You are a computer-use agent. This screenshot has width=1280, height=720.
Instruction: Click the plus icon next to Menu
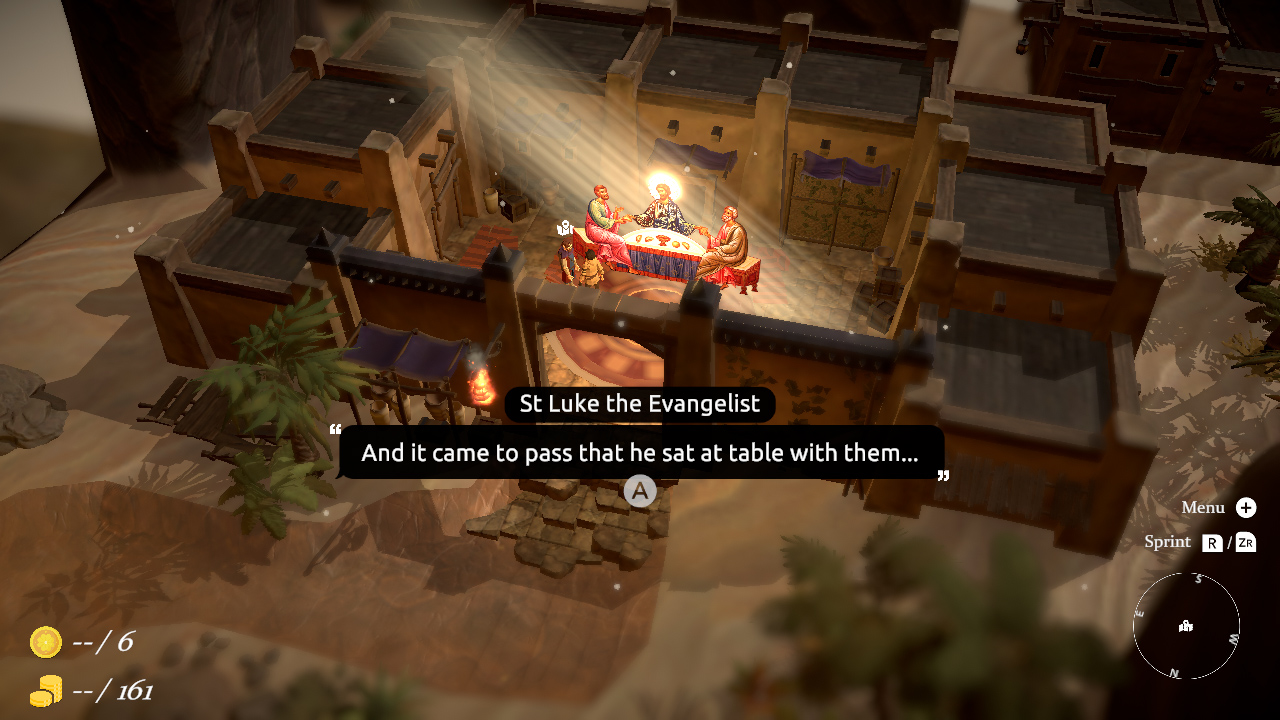(1246, 508)
